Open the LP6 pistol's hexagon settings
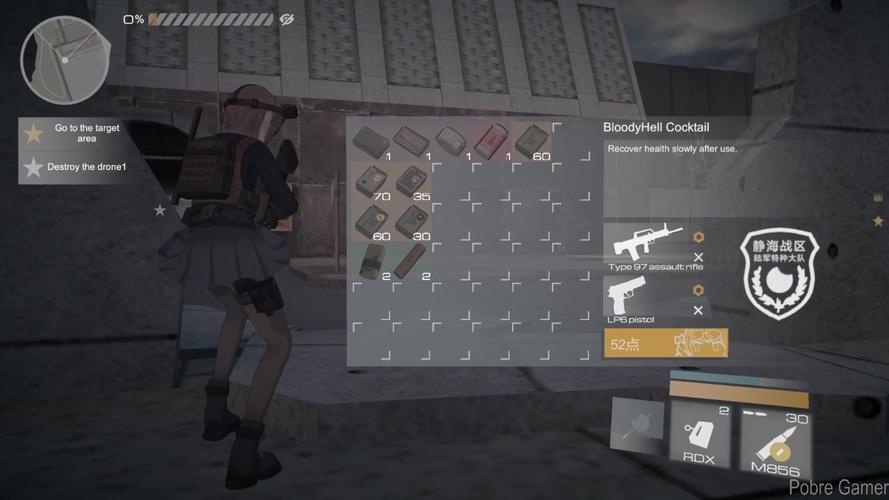Image resolution: width=889 pixels, height=500 pixels. tap(698, 291)
